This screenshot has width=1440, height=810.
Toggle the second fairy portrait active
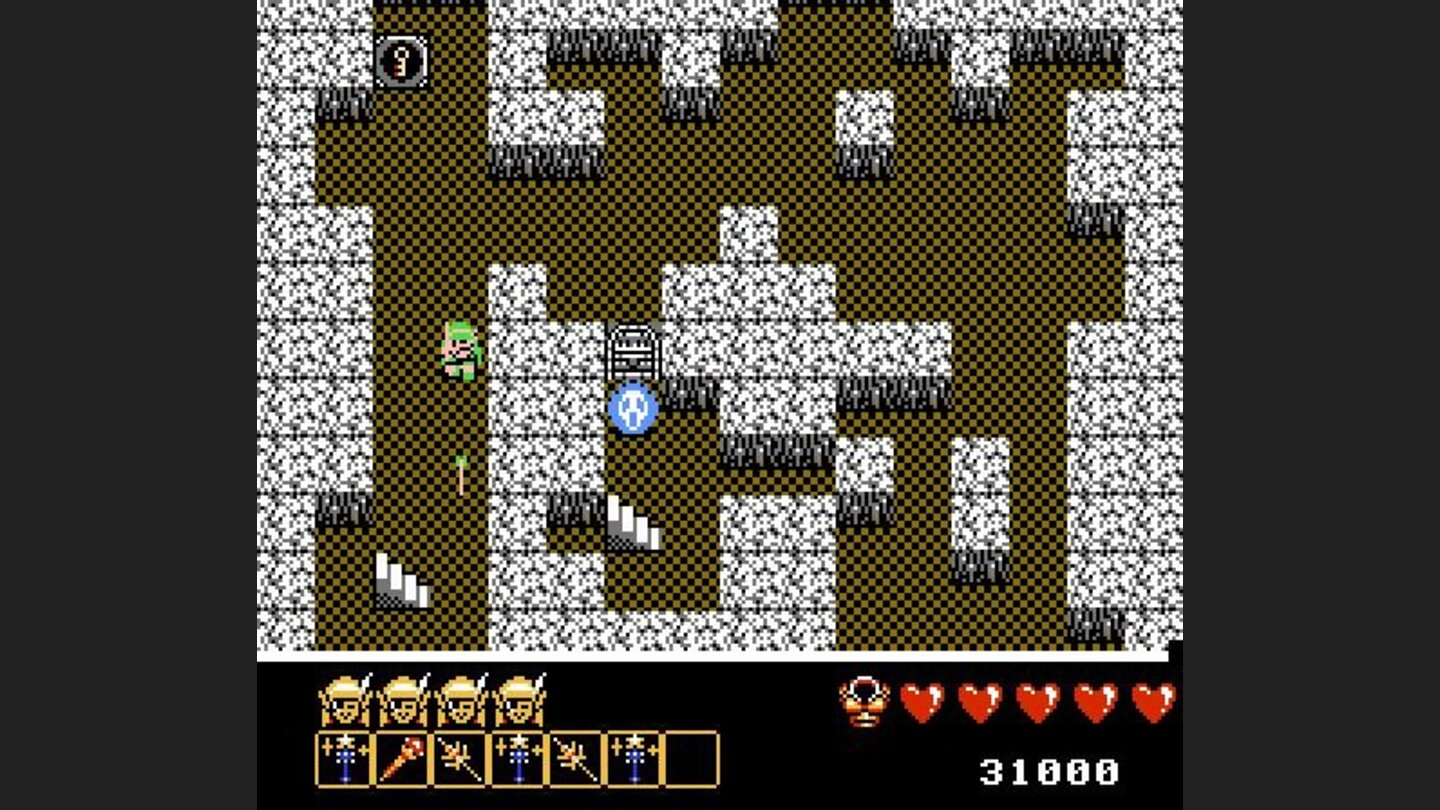(x=403, y=700)
